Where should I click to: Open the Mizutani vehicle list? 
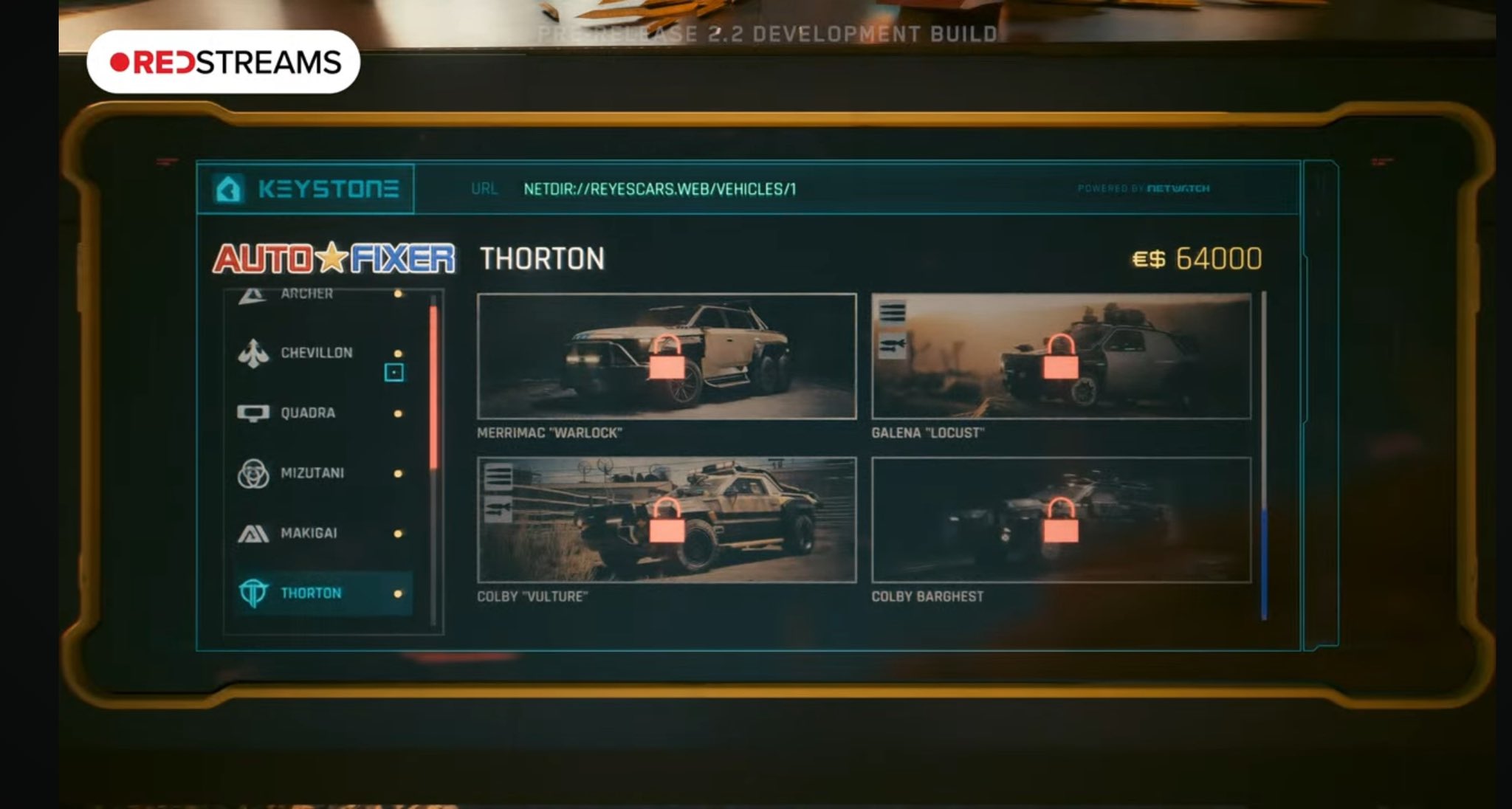coord(312,473)
